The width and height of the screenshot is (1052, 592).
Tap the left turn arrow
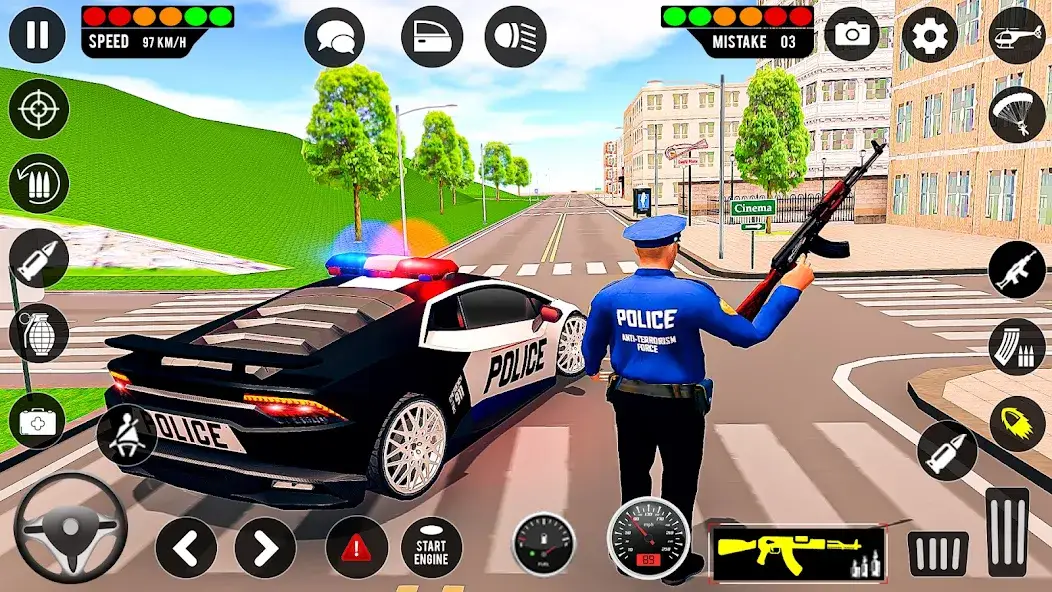point(186,547)
